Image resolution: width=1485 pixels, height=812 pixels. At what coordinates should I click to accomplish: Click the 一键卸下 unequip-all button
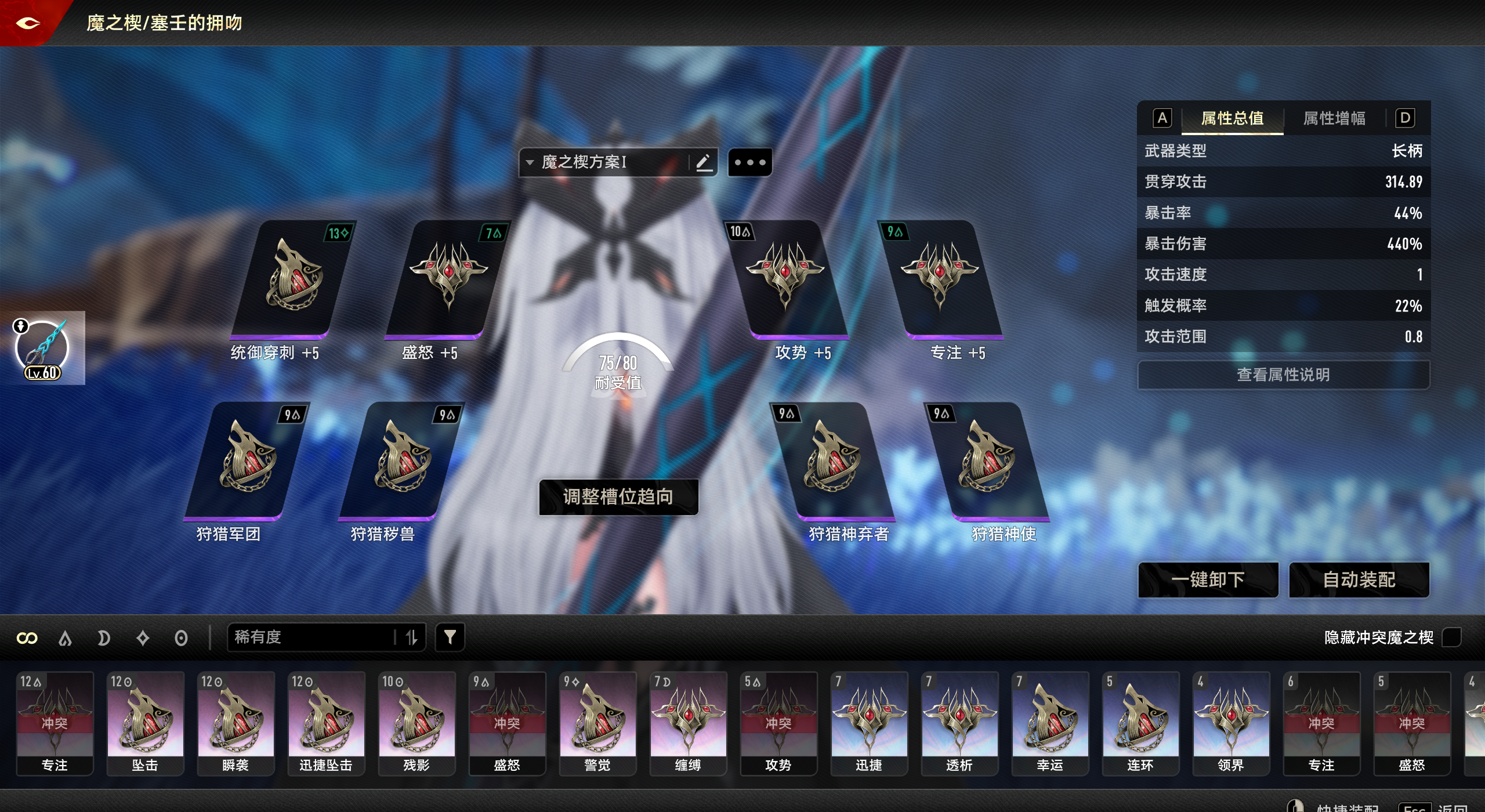1208,579
